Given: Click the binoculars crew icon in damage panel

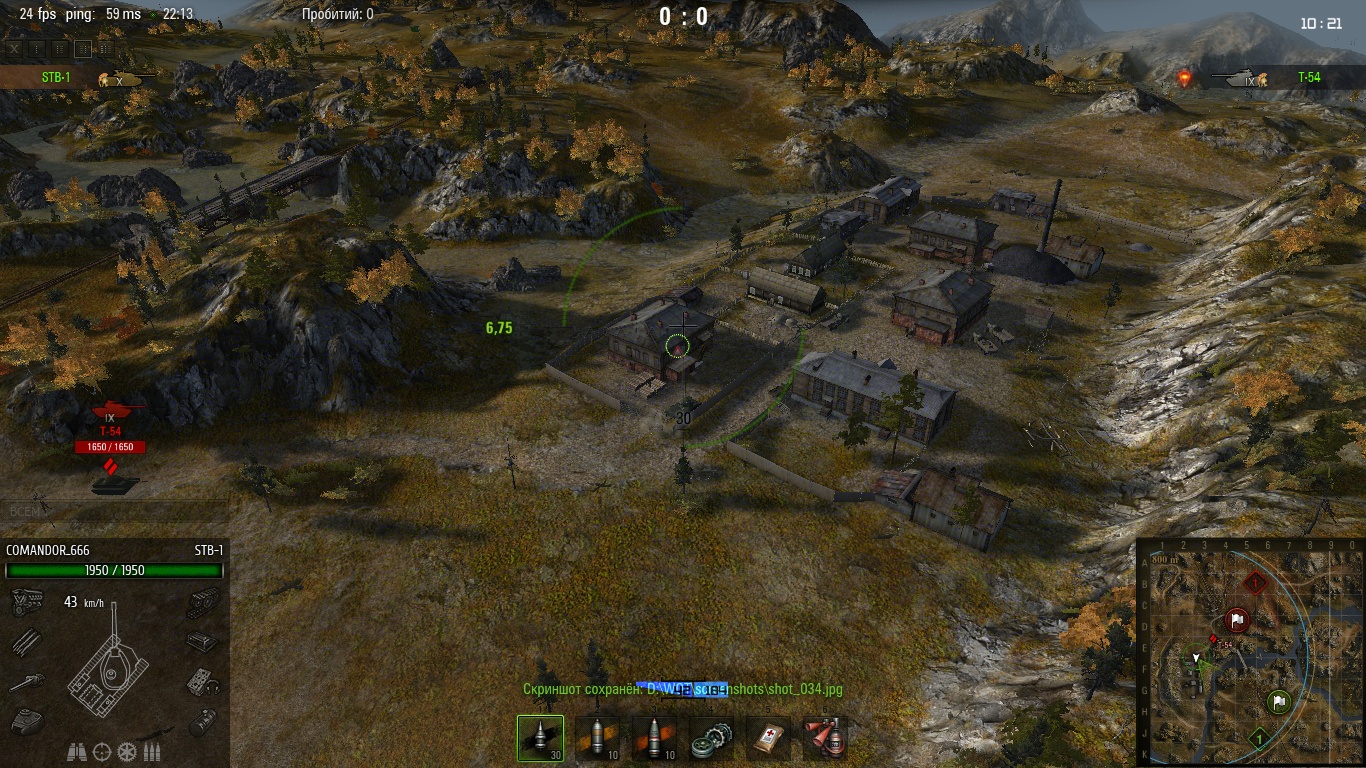Looking at the screenshot, I should (77, 751).
